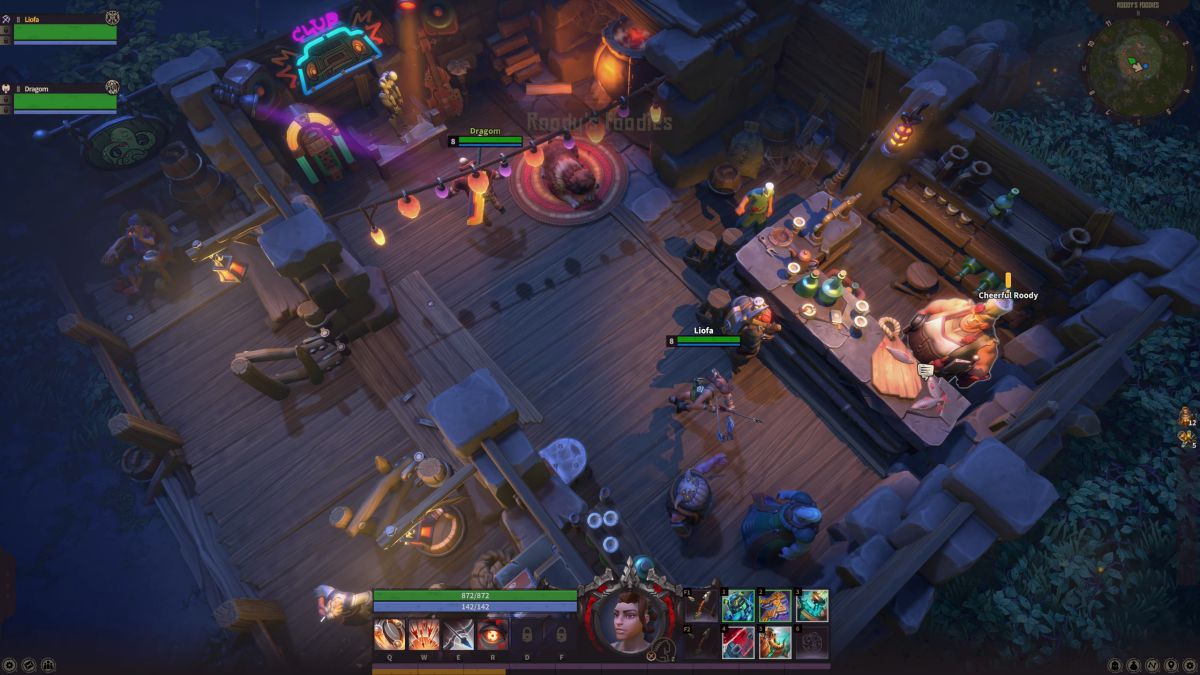Select the F1 weapon set slot
The width and height of the screenshot is (1200, 675).
pos(701,606)
